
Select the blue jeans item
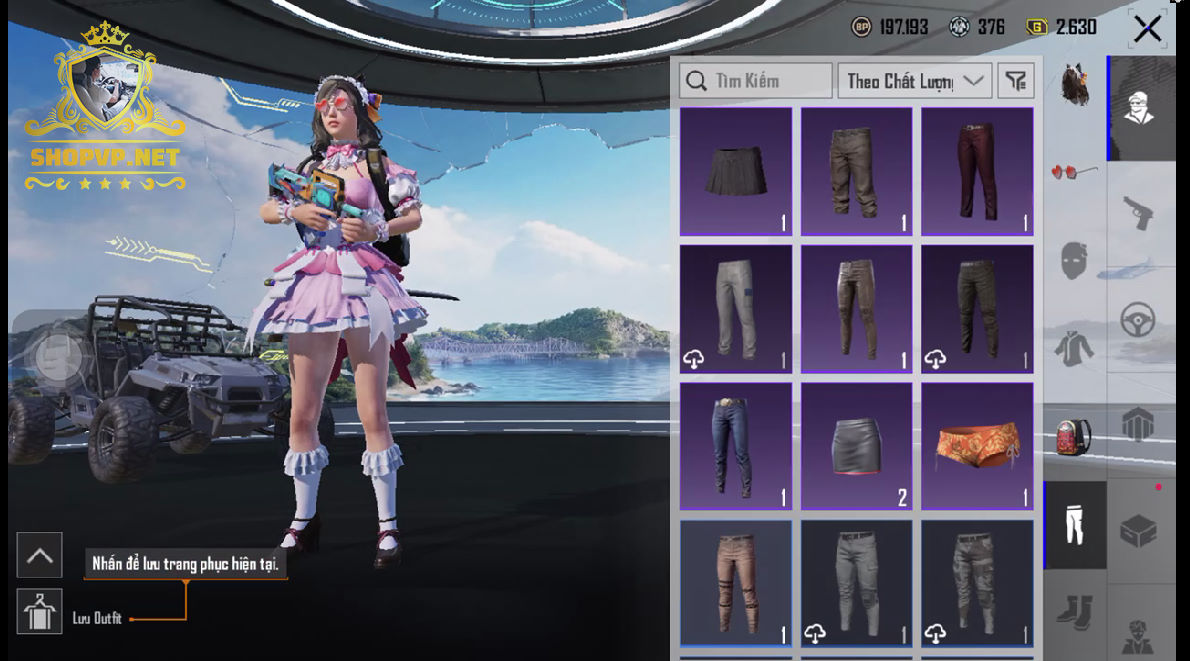736,445
